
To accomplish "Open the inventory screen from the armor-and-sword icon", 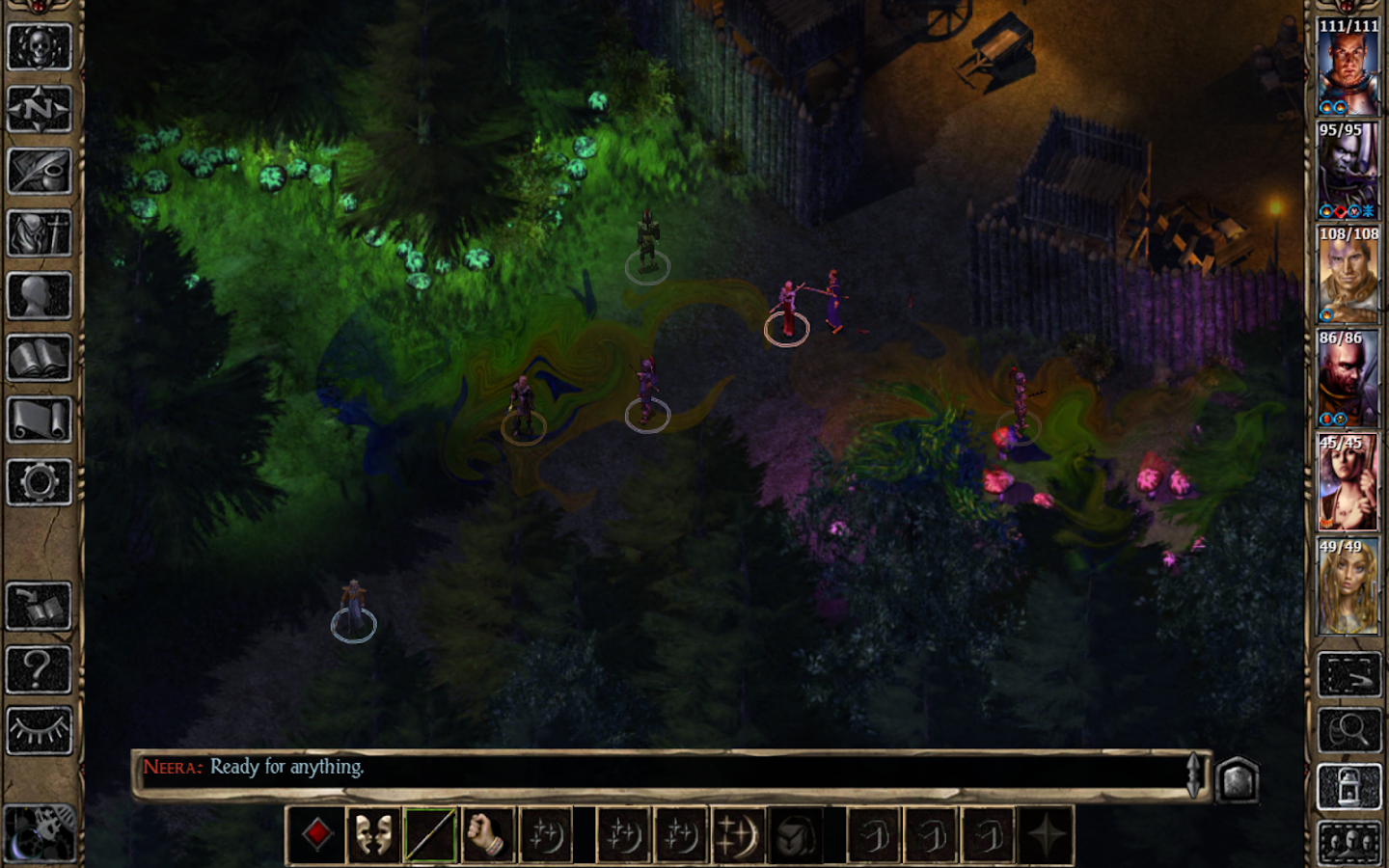I will (40, 233).
